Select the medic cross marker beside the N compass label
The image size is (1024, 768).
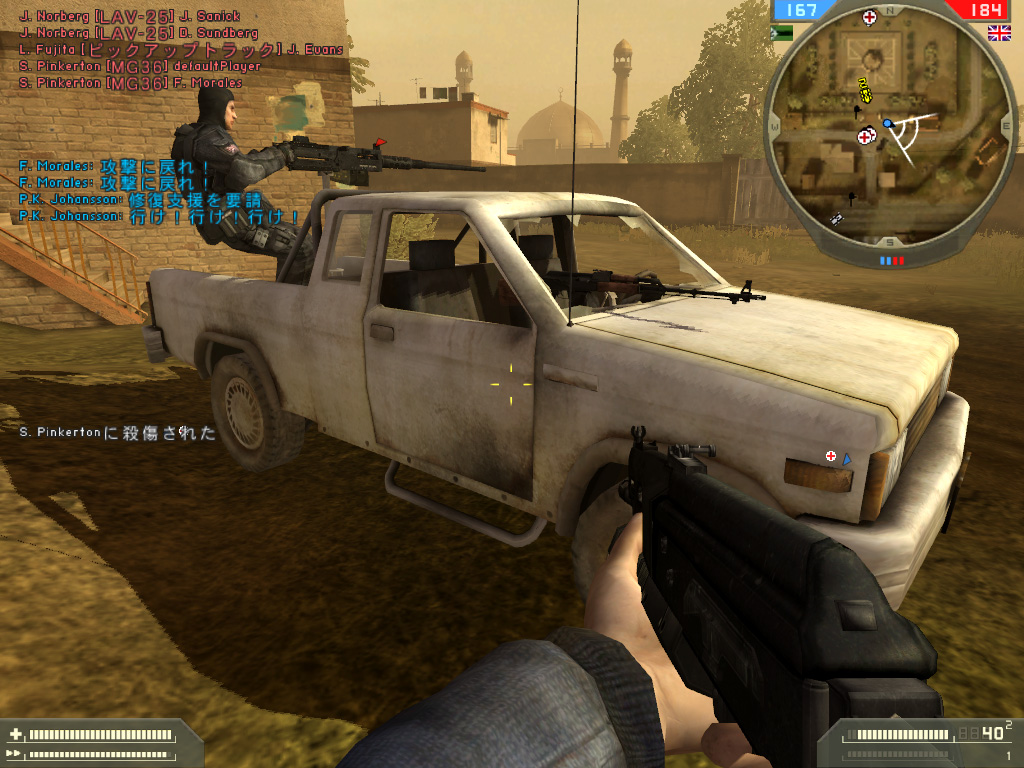click(870, 17)
